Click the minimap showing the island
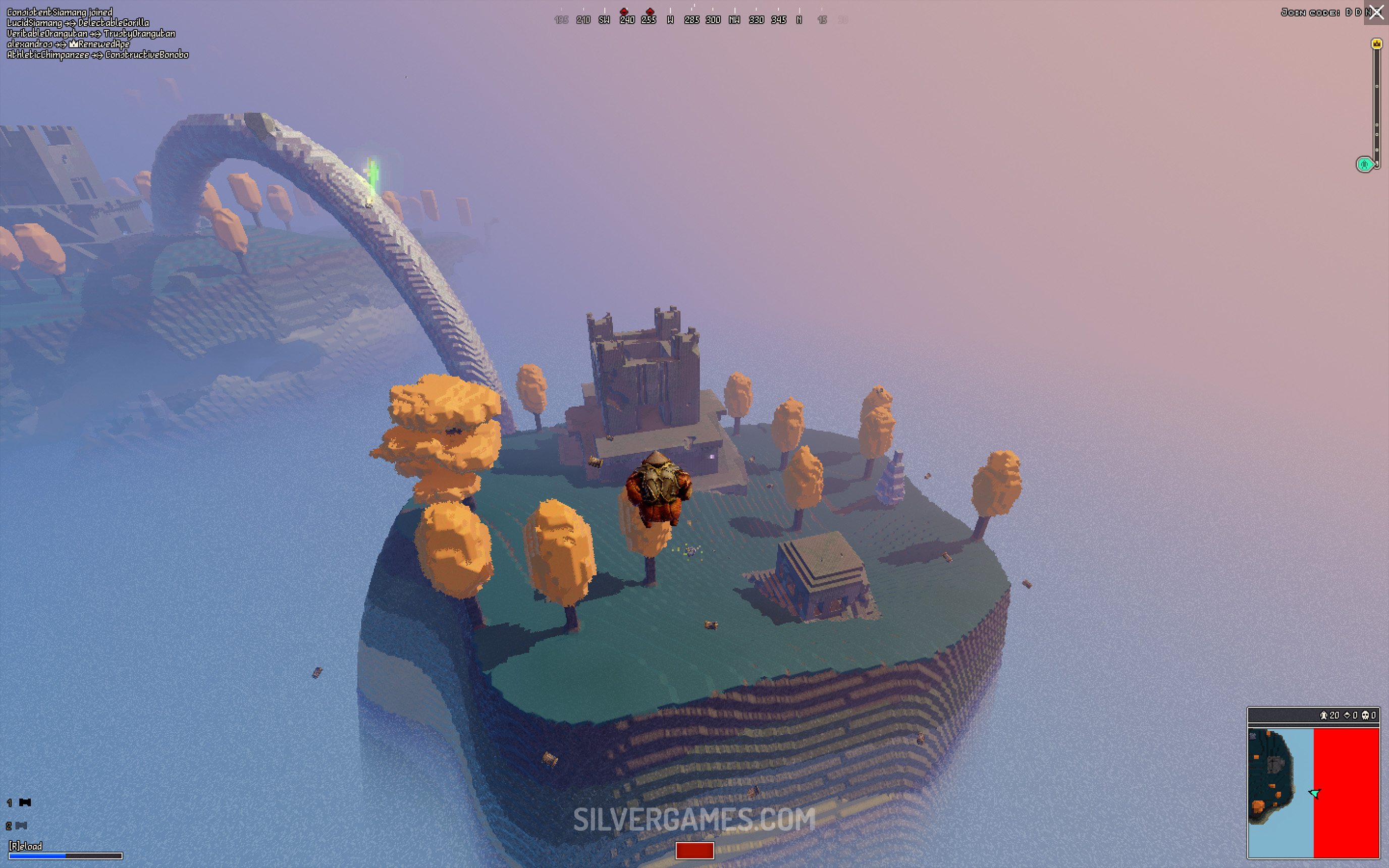Image resolution: width=1389 pixels, height=868 pixels. [x=1313, y=792]
